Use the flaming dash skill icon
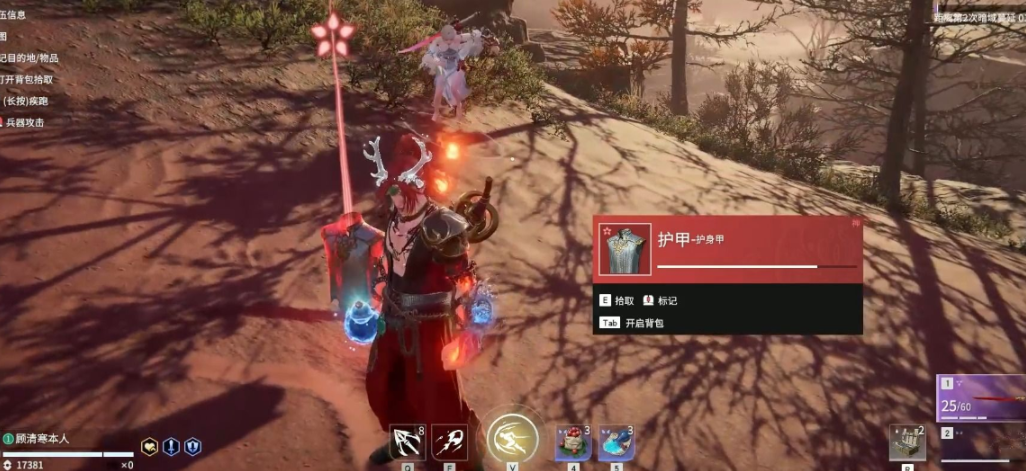 point(450,441)
